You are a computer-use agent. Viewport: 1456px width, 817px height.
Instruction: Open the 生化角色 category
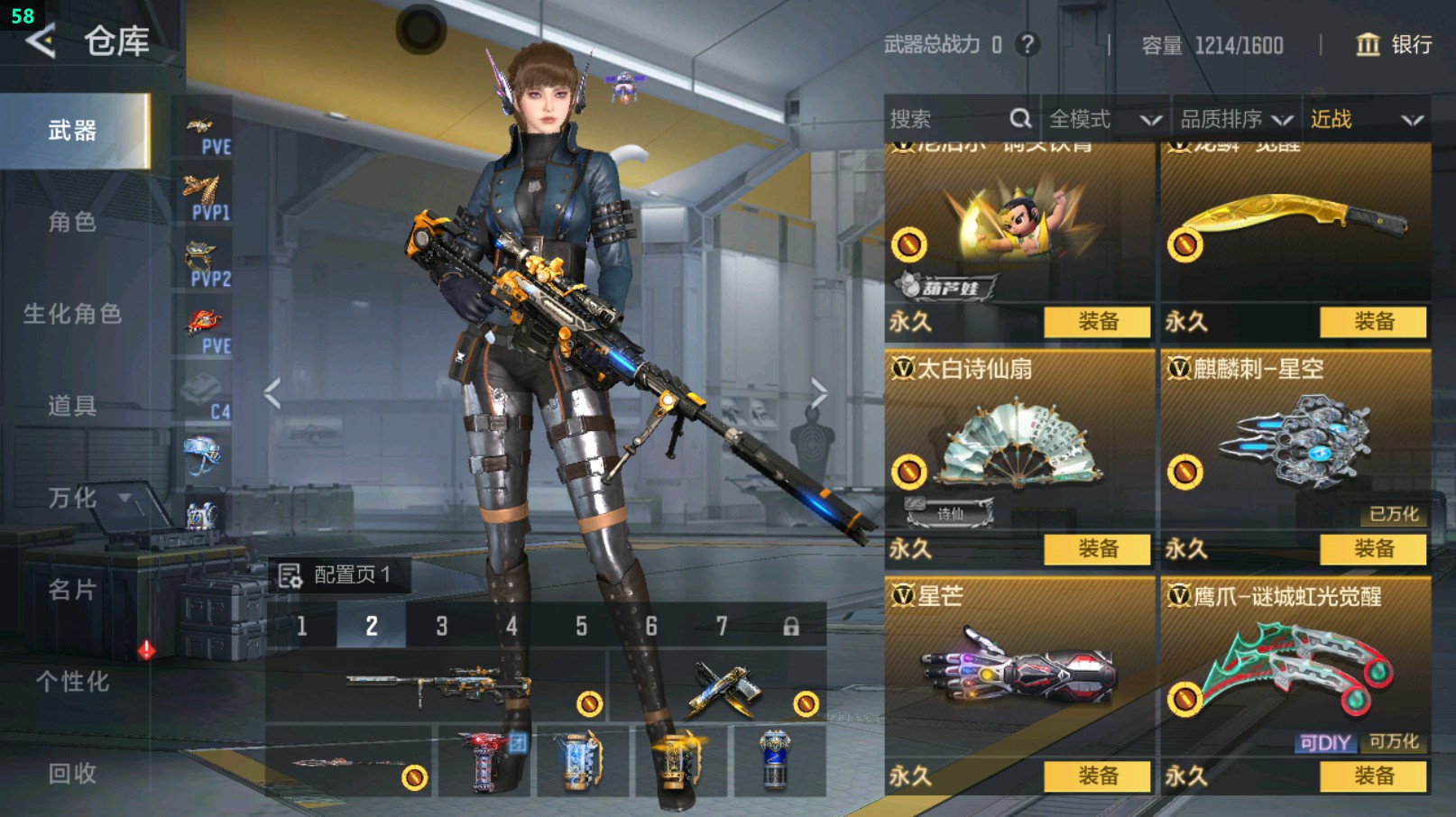point(72,314)
